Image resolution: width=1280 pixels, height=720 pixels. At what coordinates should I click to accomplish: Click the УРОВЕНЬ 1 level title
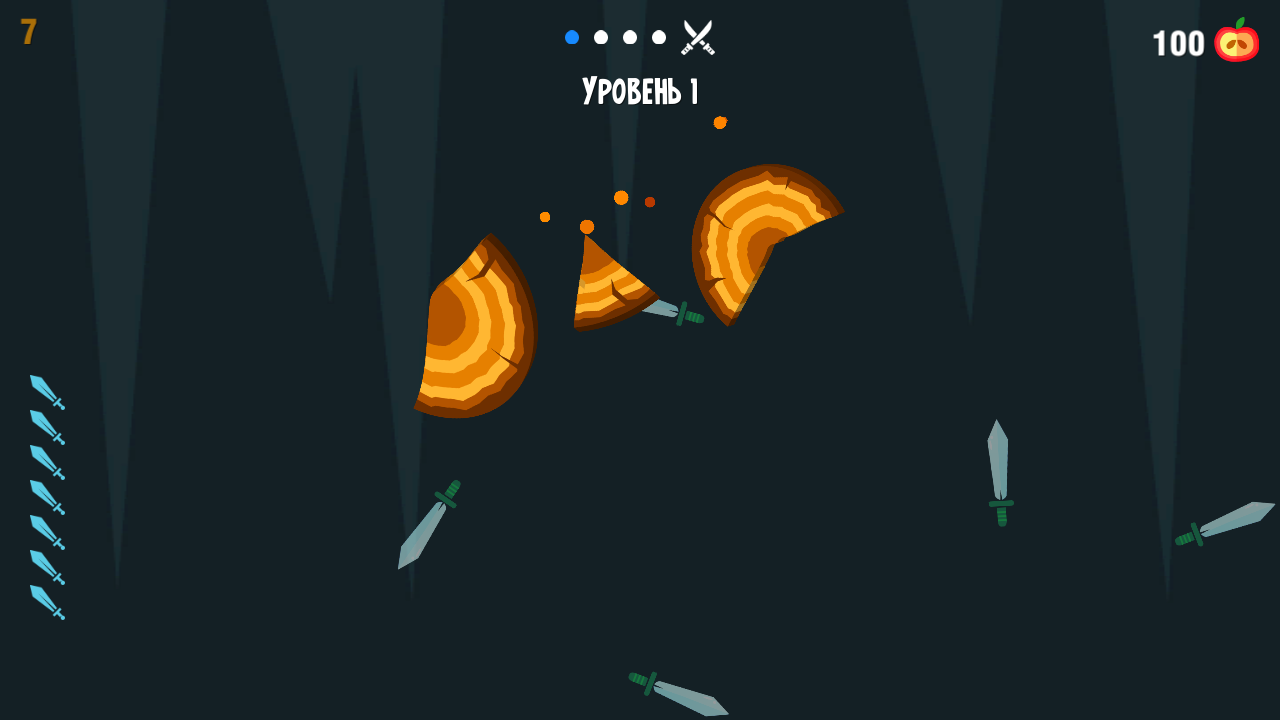(640, 92)
